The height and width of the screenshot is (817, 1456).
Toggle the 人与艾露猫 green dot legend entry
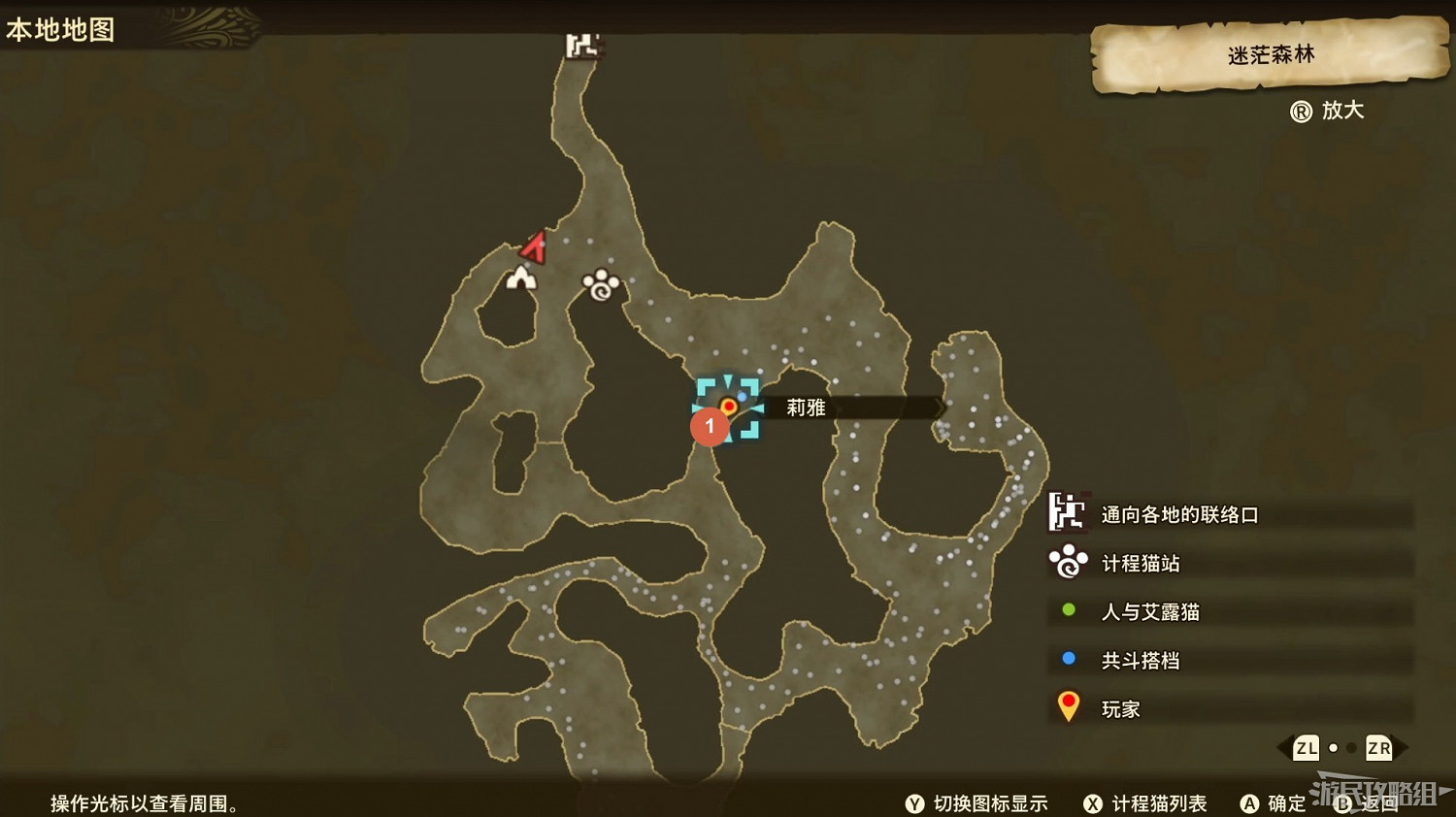click(1069, 611)
